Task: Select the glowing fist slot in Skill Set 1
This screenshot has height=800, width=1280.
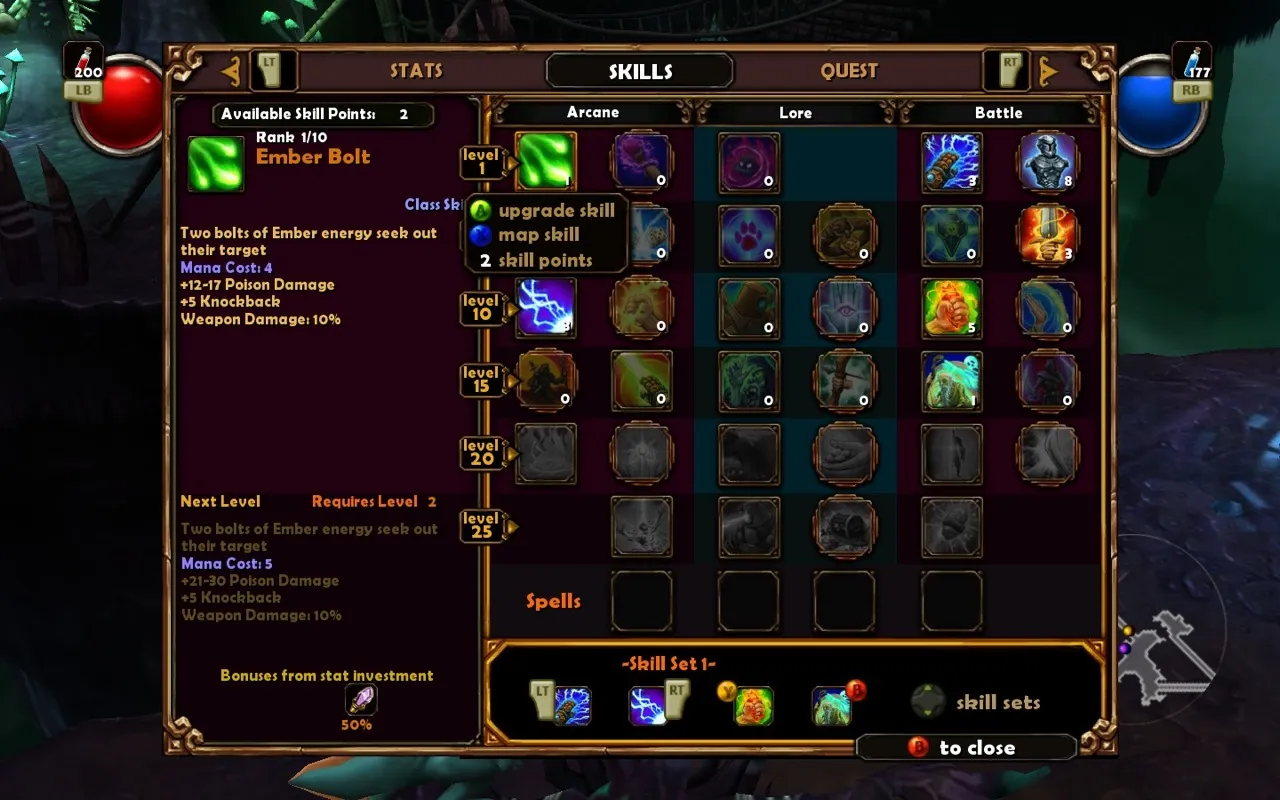Action: (754, 705)
